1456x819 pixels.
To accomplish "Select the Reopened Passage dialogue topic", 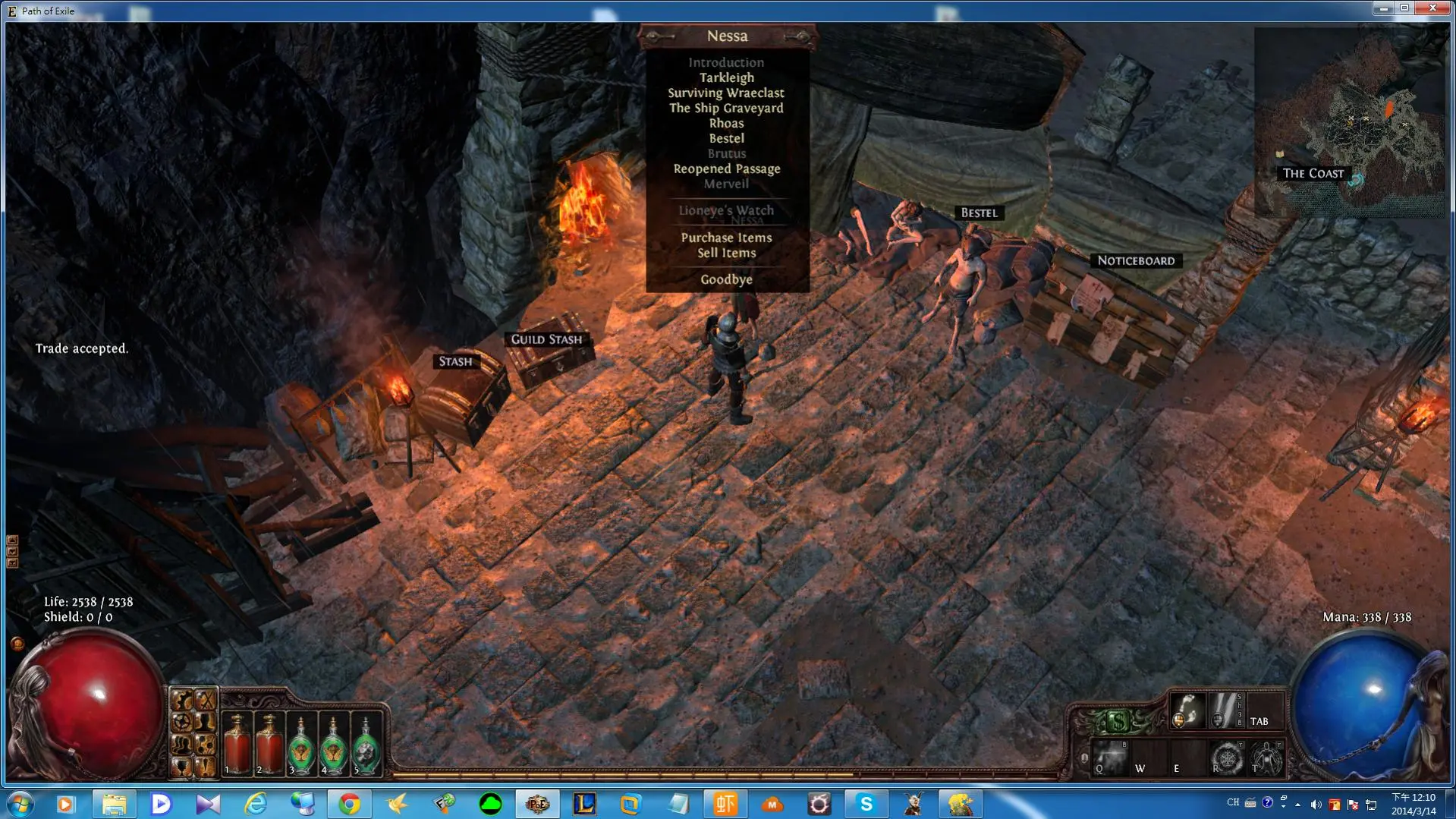I will pos(726,169).
